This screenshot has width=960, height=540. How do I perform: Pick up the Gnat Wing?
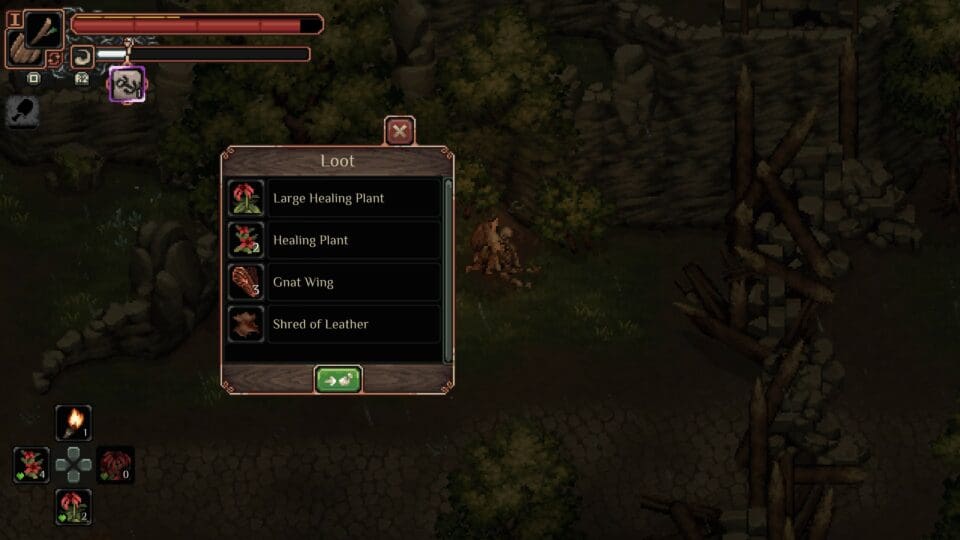click(x=334, y=282)
